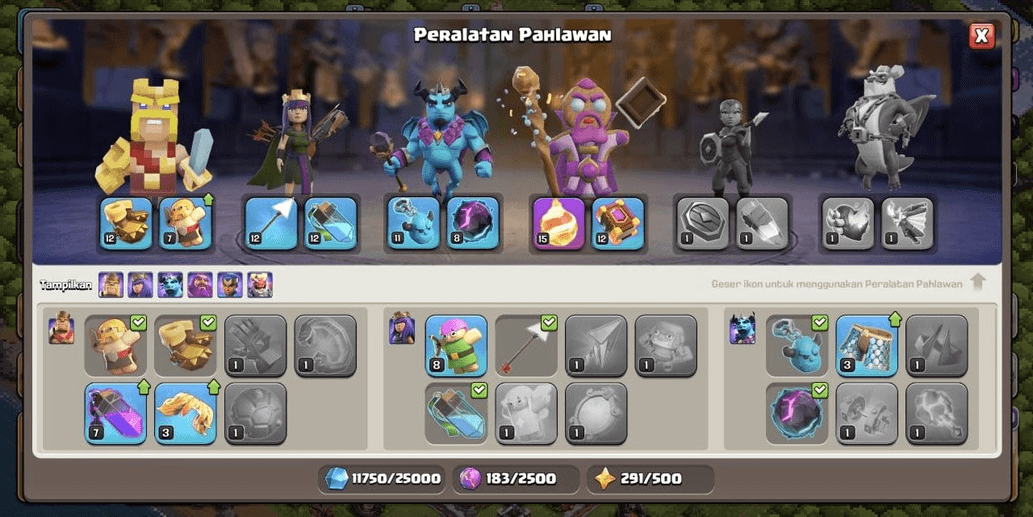Select the equipped Dark Orb slot, level 8

472,223
